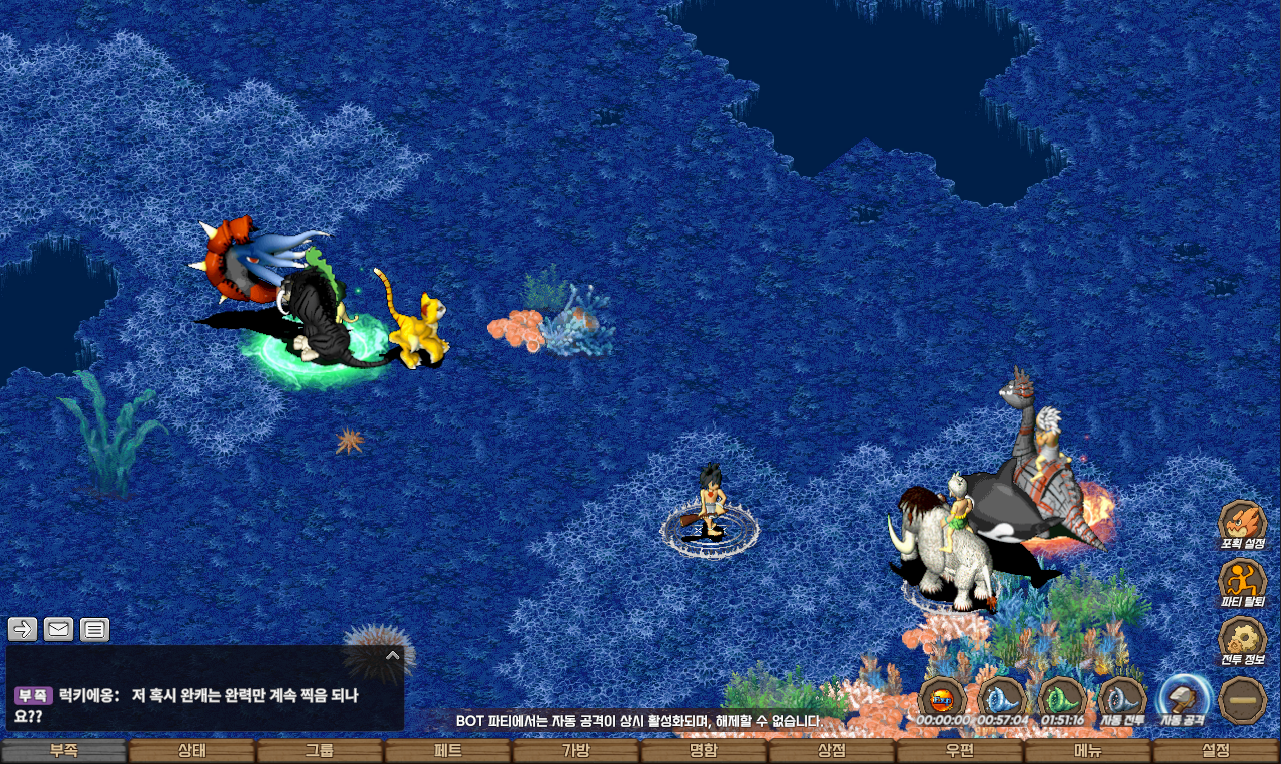Click the arrow button above chat
This screenshot has height=764, width=1281.
[23, 629]
